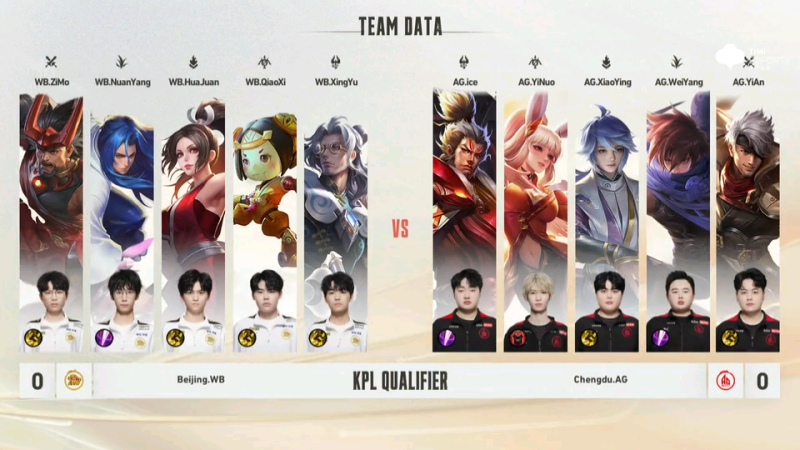Click the Beijing.WB team logo
The width and height of the screenshot is (800, 450).
(74, 380)
